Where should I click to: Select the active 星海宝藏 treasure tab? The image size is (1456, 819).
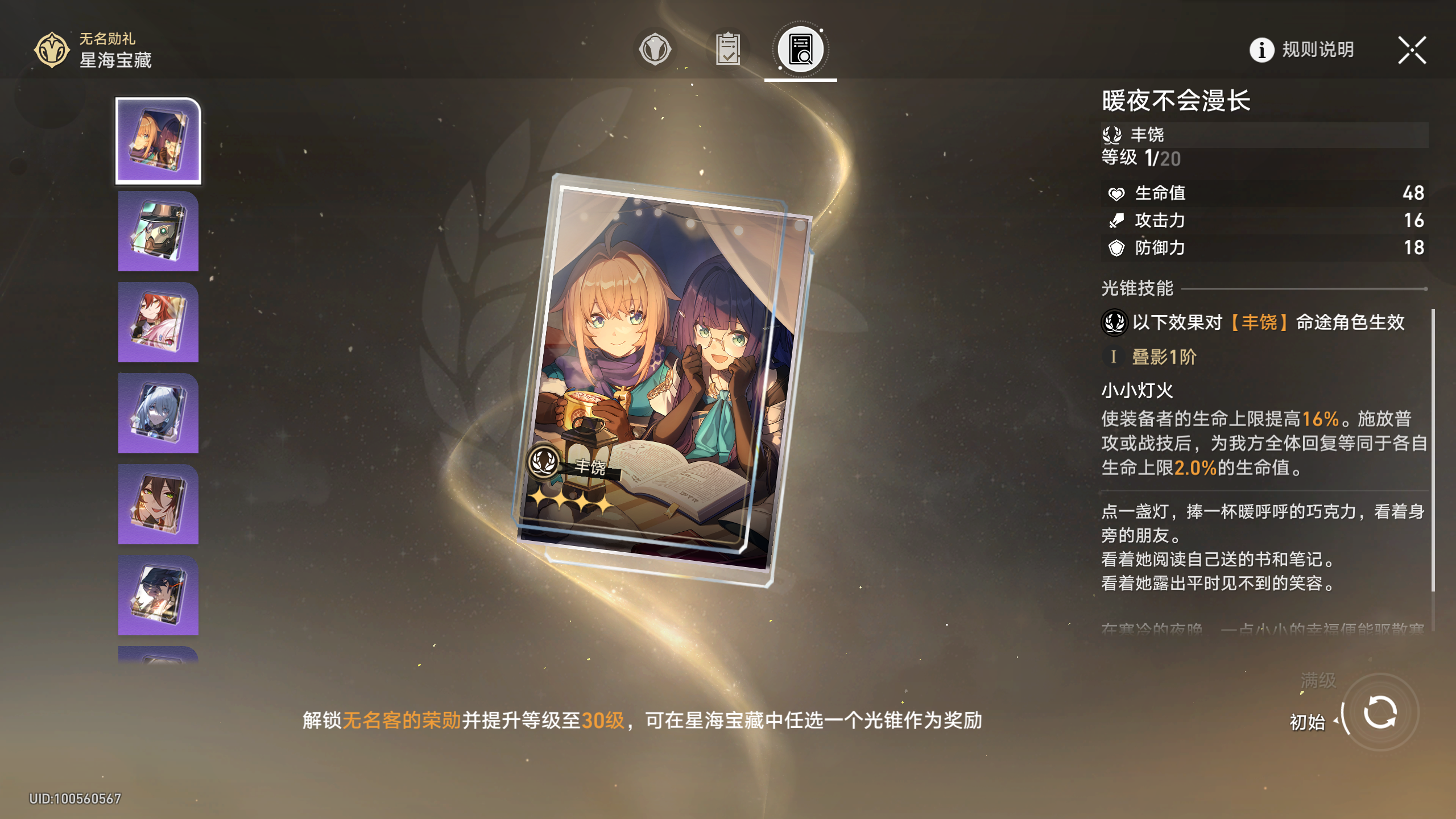[799, 49]
